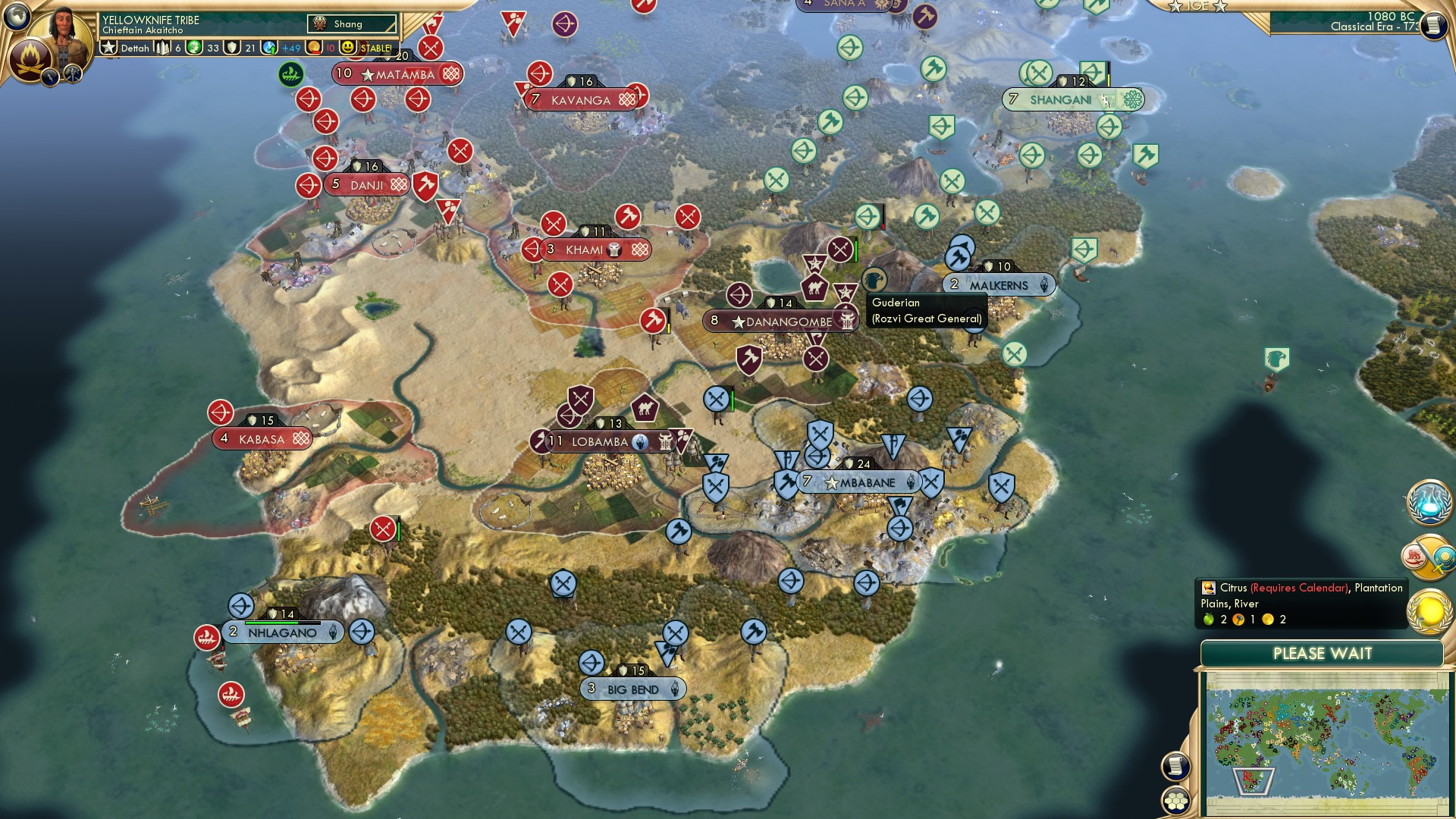Click the happiness smiley face icon in the top bar
This screenshot has height=819, width=1456.
[347, 48]
